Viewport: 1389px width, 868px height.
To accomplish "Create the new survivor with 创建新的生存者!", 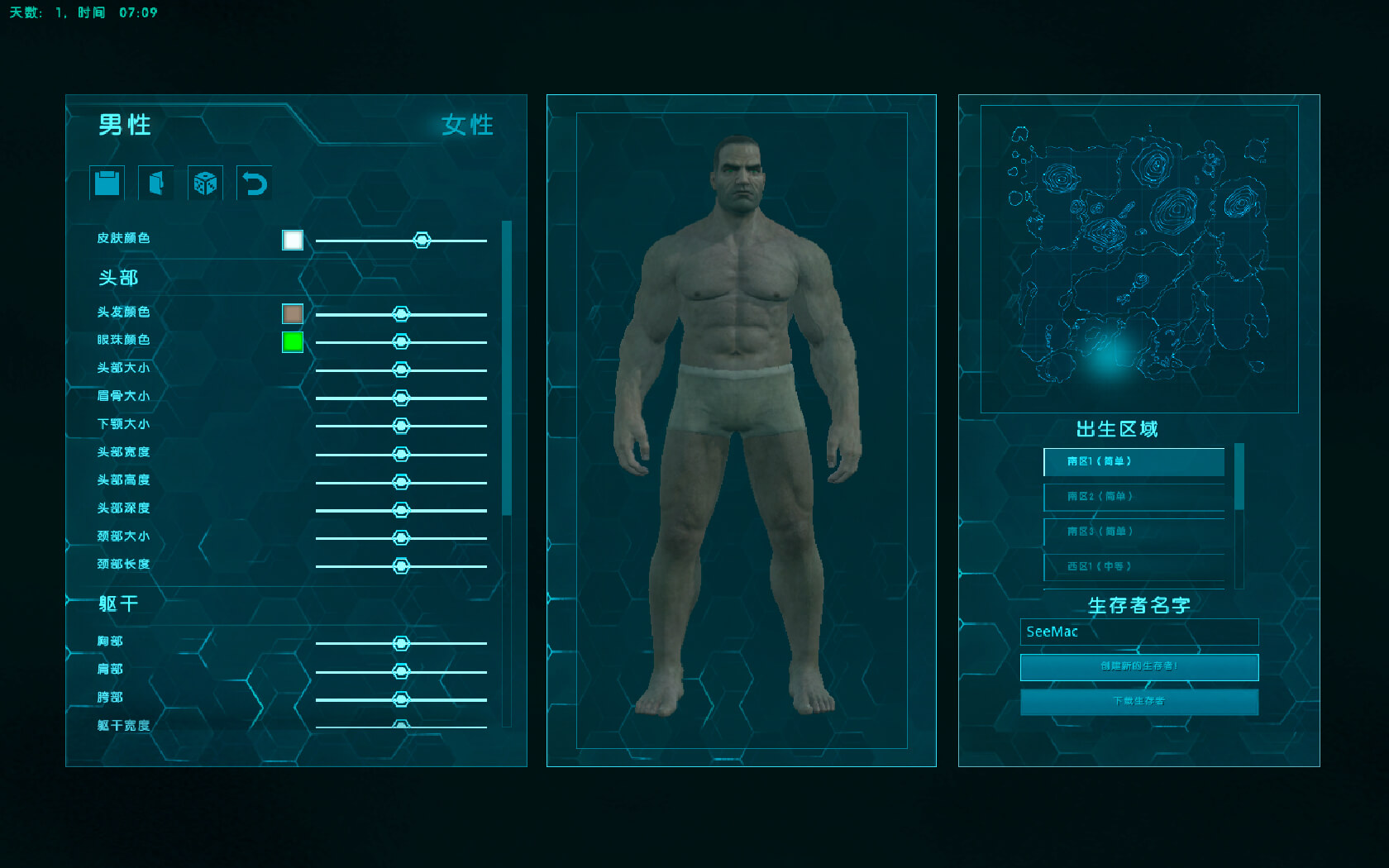I will (1138, 666).
